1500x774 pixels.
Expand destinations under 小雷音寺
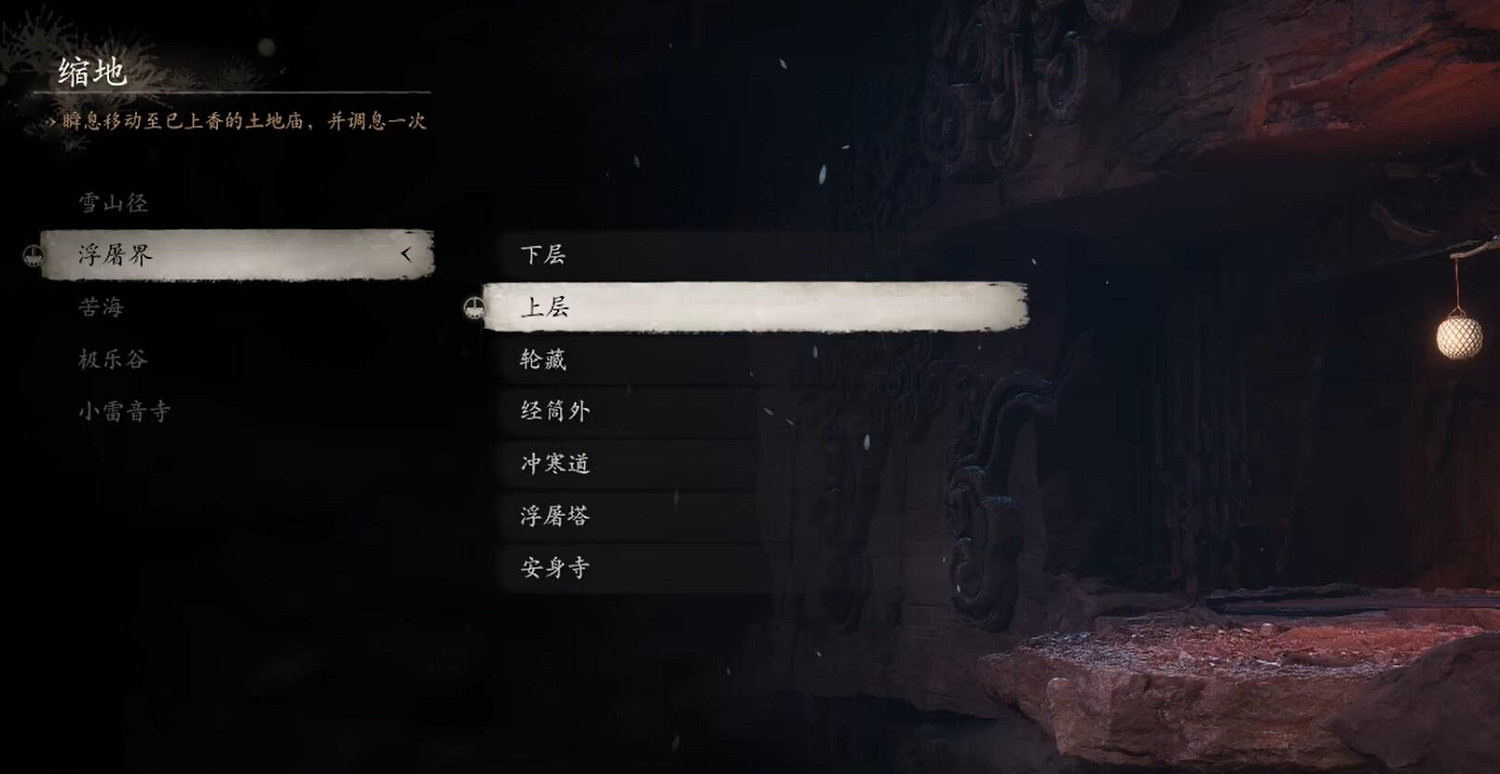click(x=125, y=412)
